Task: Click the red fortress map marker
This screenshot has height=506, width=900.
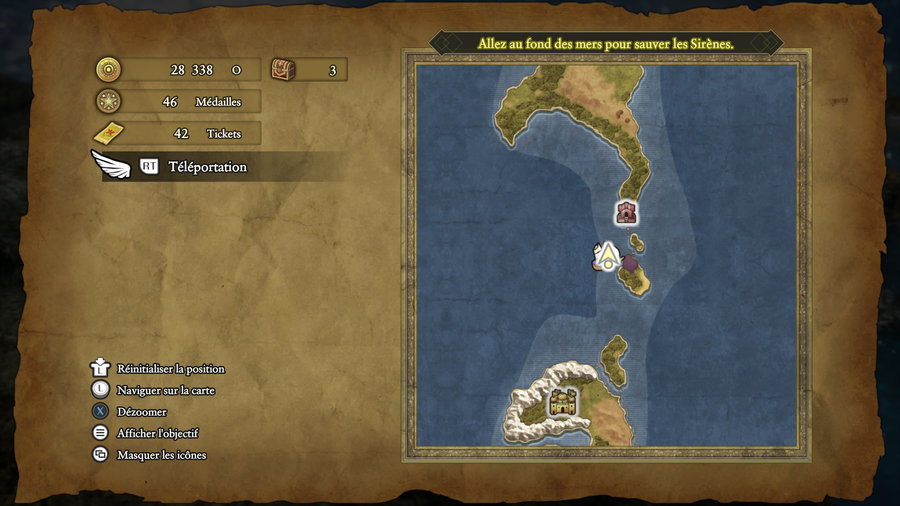Action: coord(627,211)
